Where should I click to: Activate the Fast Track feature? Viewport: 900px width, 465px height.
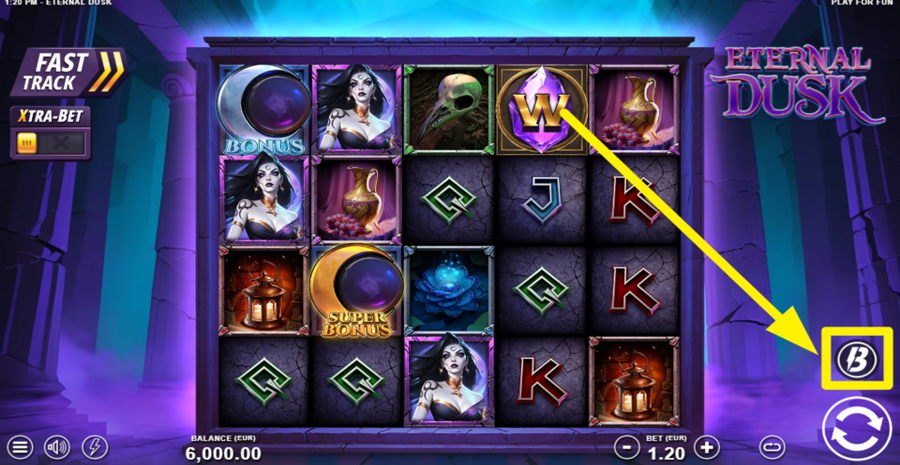tap(67, 73)
